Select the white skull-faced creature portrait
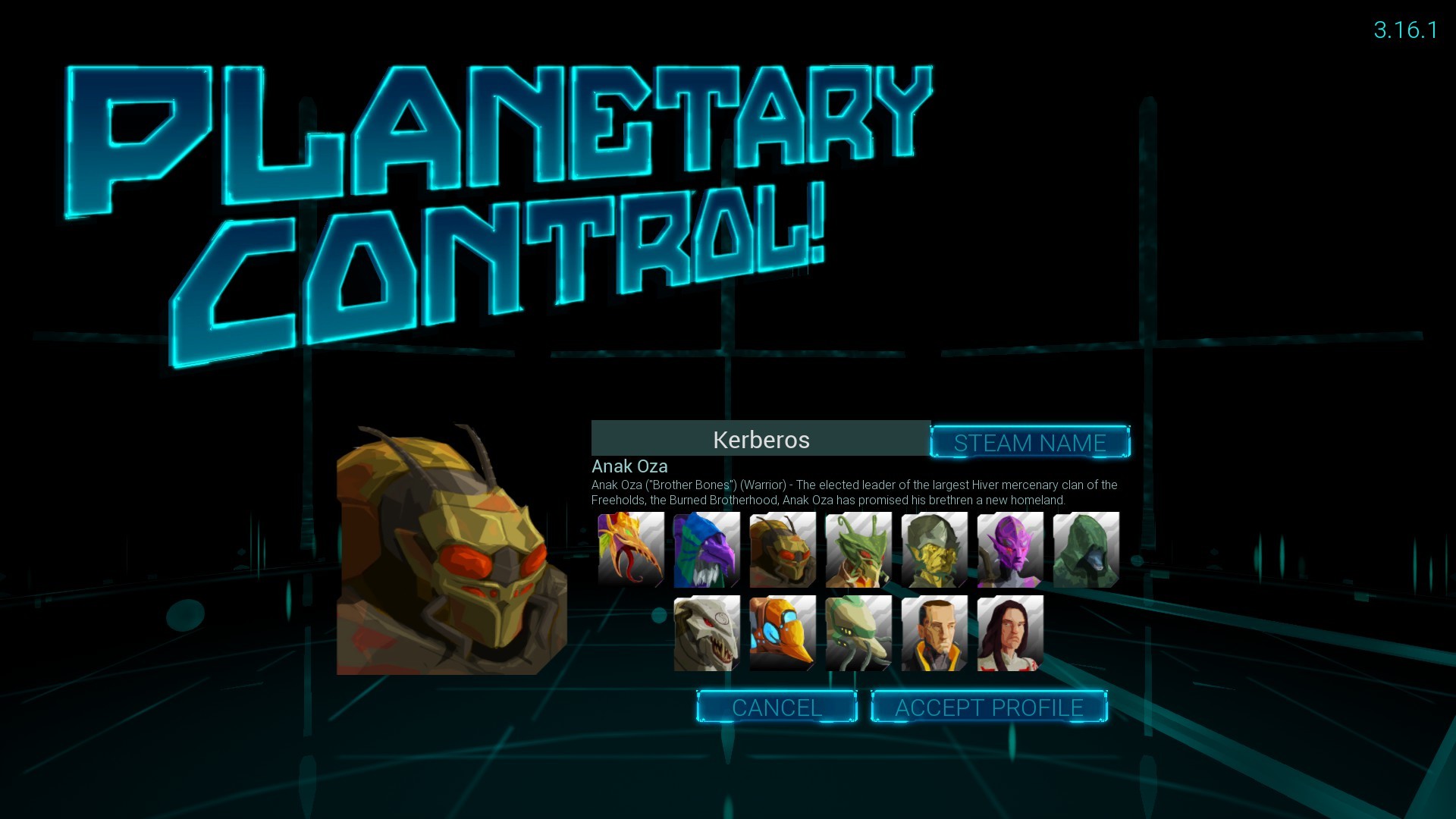The width and height of the screenshot is (1456, 819). (706, 633)
